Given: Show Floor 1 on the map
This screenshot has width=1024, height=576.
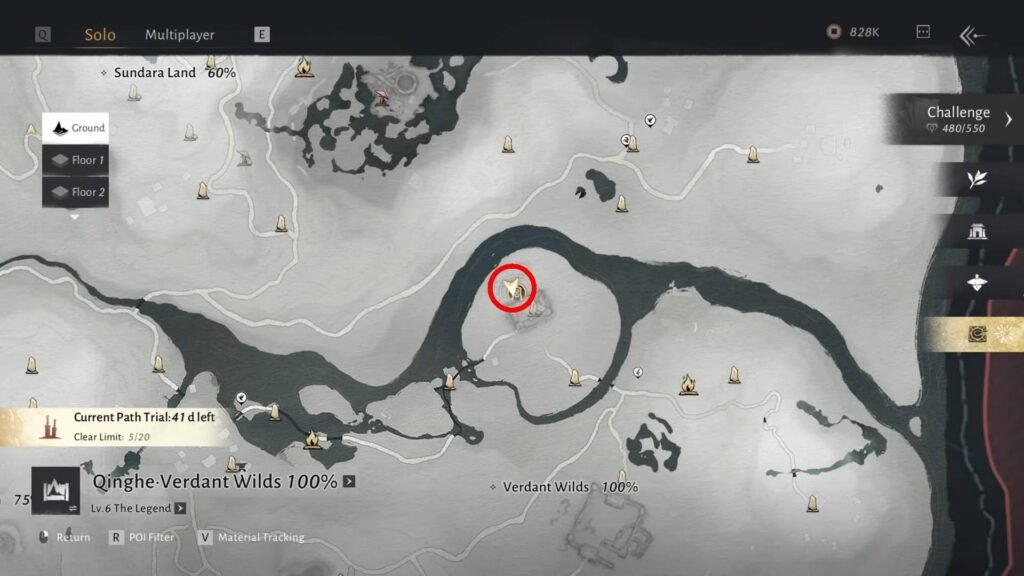Looking at the screenshot, I should pyautogui.click(x=75, y=160).
